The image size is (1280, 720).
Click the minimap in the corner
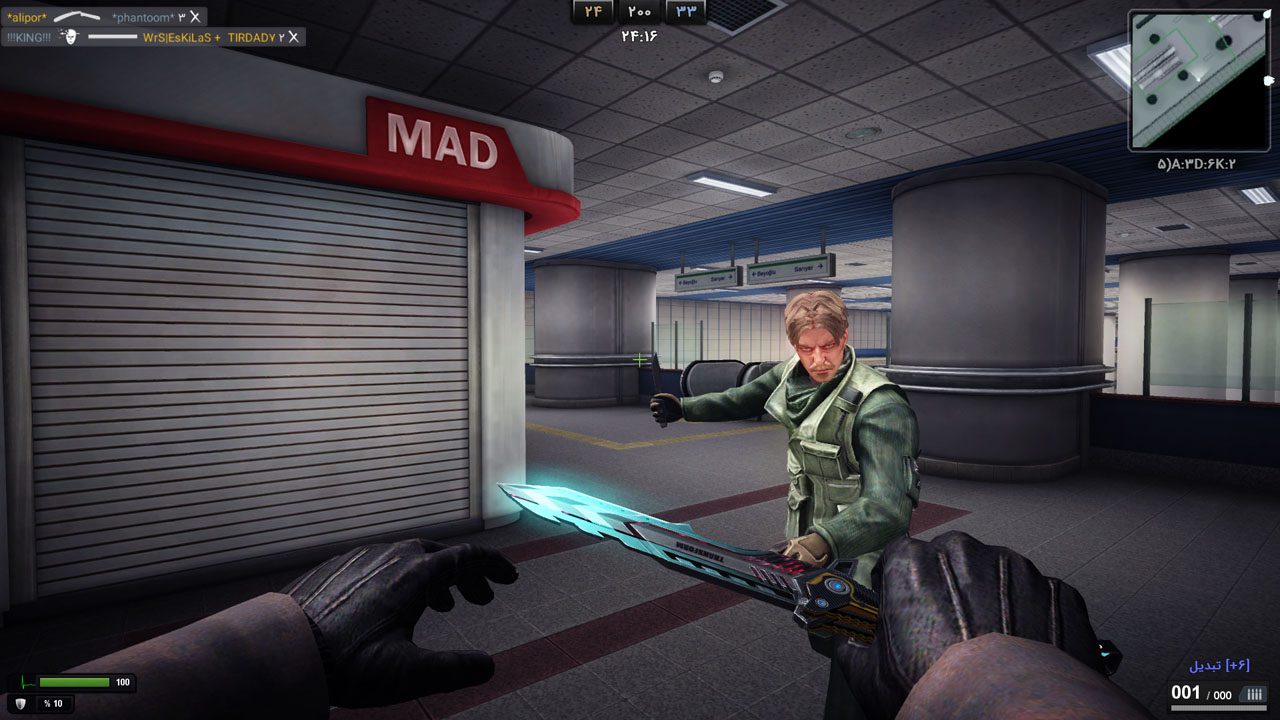[1198, 80]
